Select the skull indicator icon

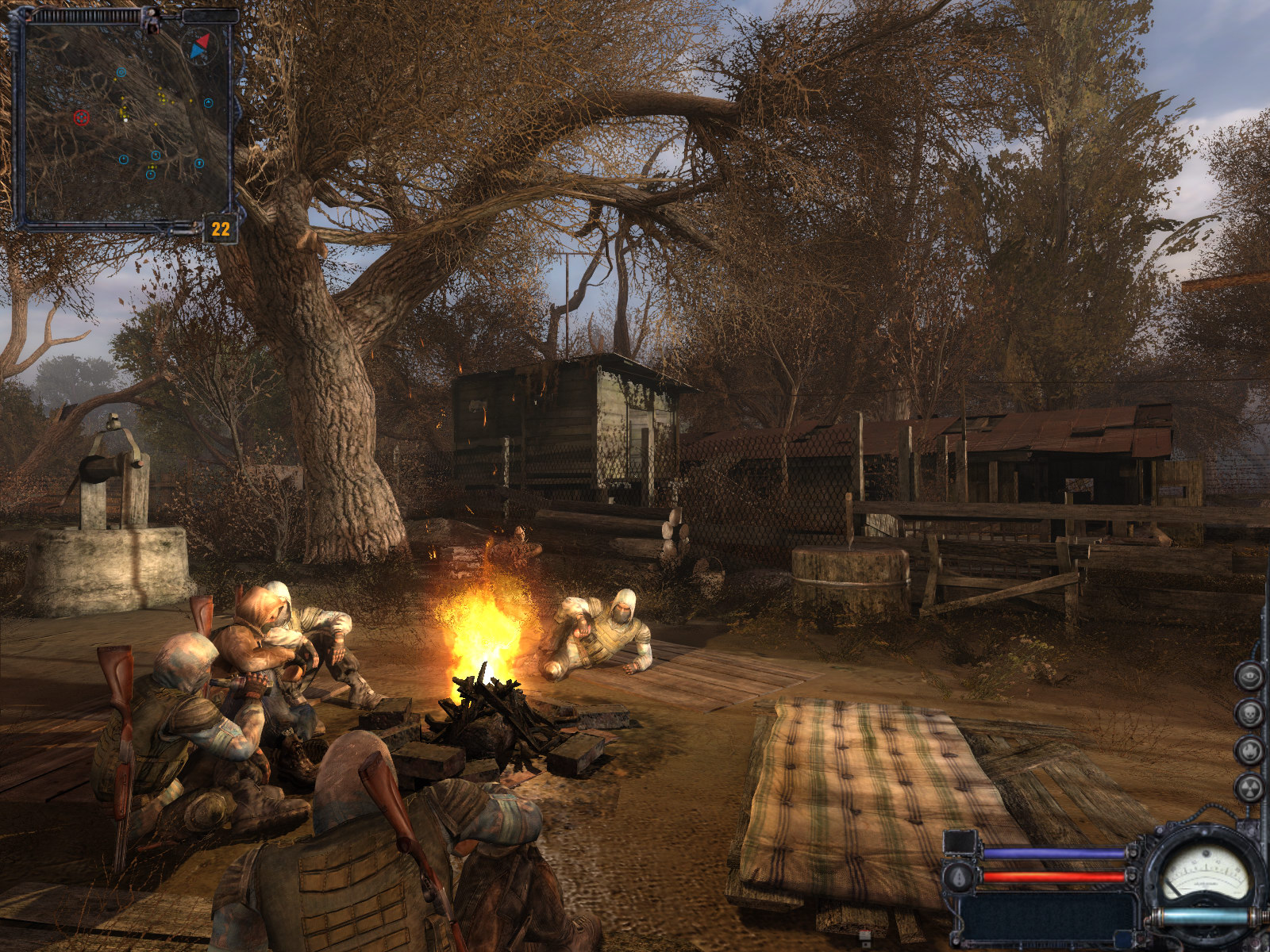(1249, 713)
